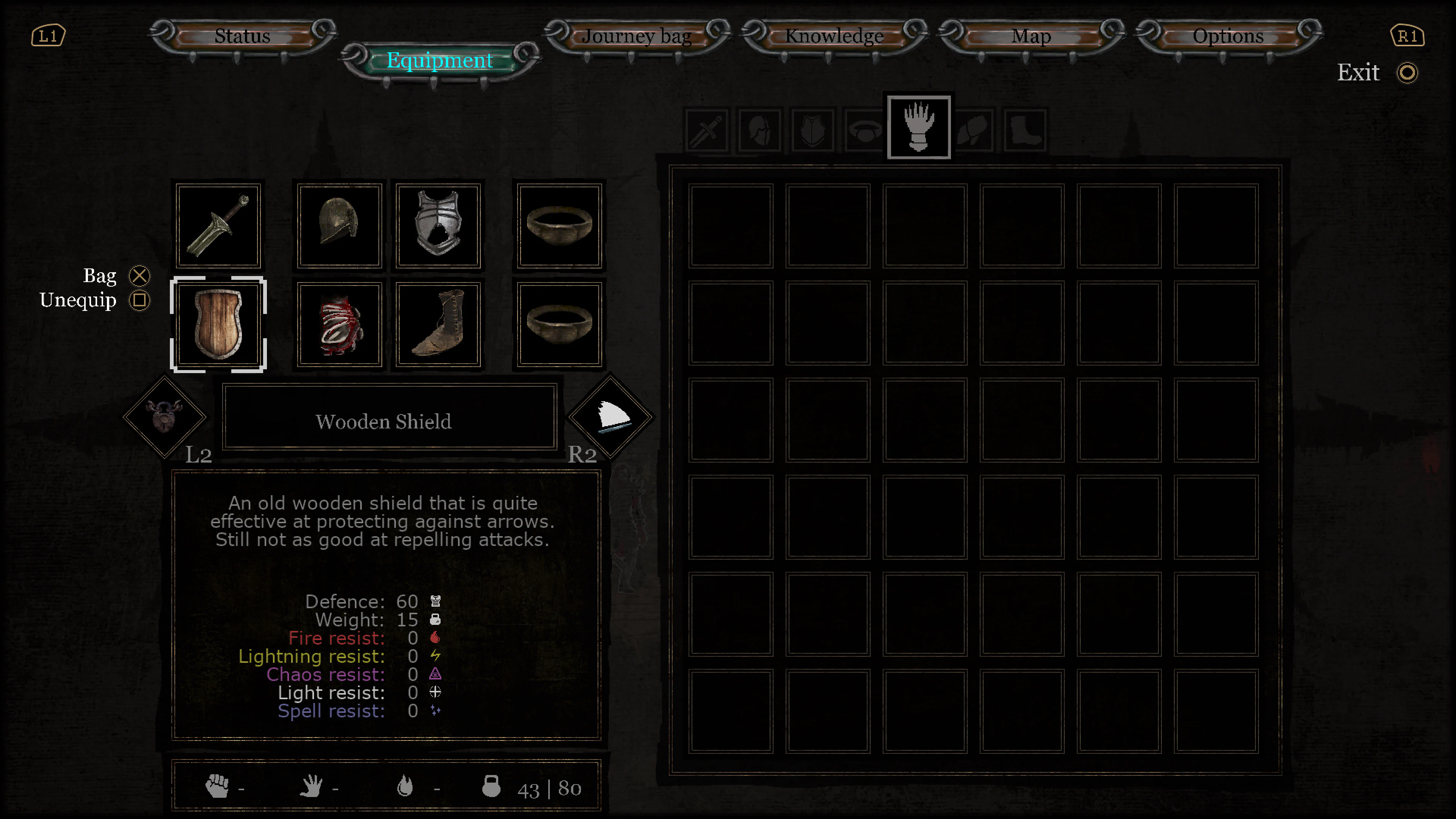Select the equipped gauntlets slot

[339, 324]
